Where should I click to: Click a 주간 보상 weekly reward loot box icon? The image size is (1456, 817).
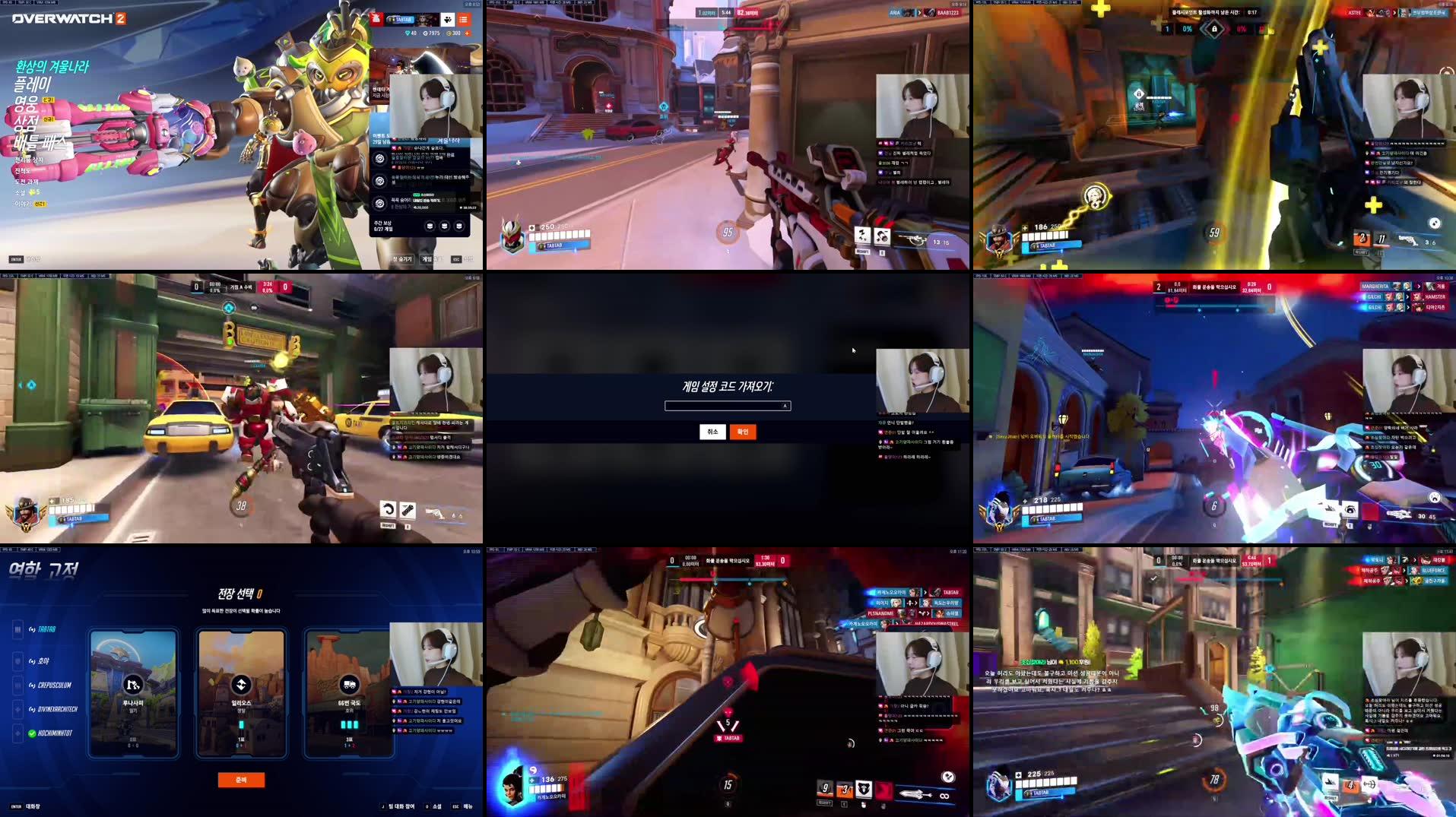[430, 225]
